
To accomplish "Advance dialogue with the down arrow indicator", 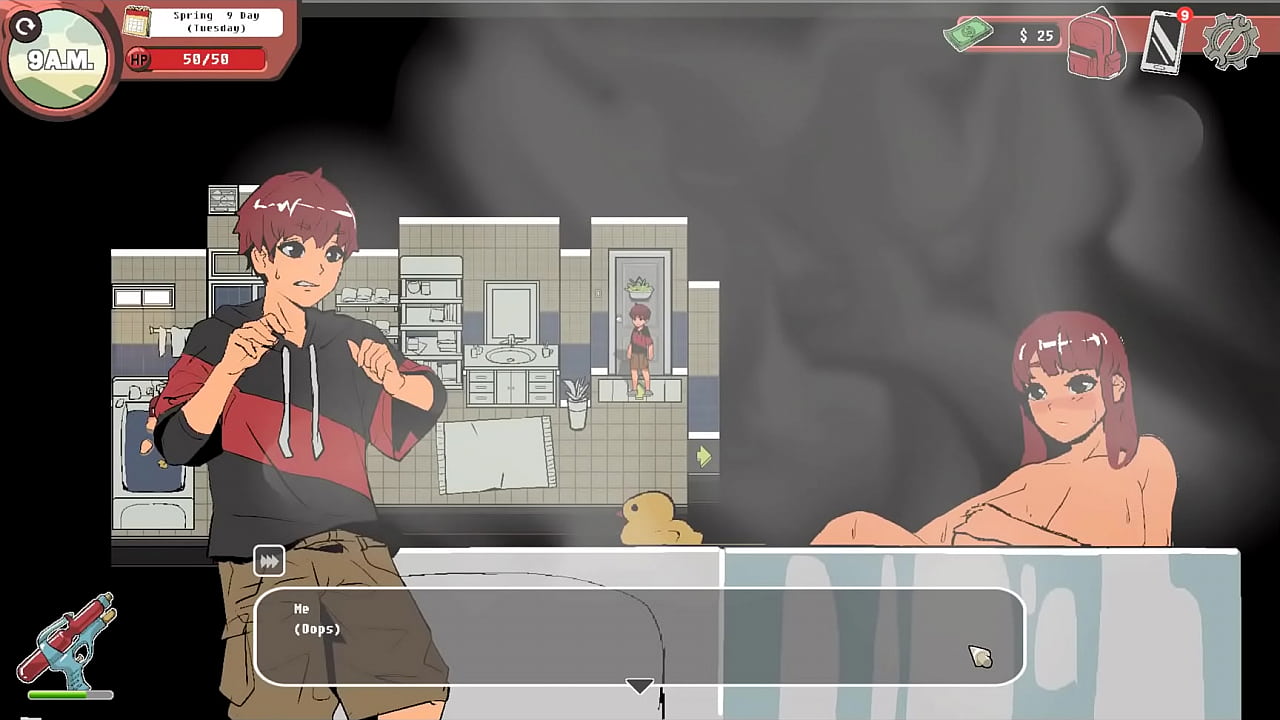I will point(639,686).
